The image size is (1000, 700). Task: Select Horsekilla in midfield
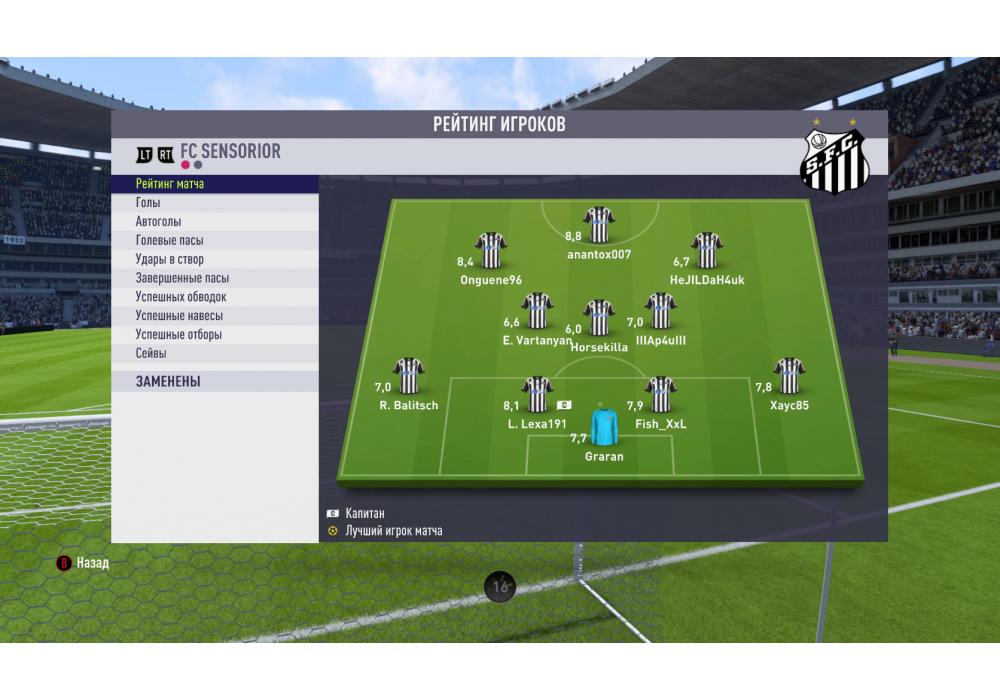599,317
